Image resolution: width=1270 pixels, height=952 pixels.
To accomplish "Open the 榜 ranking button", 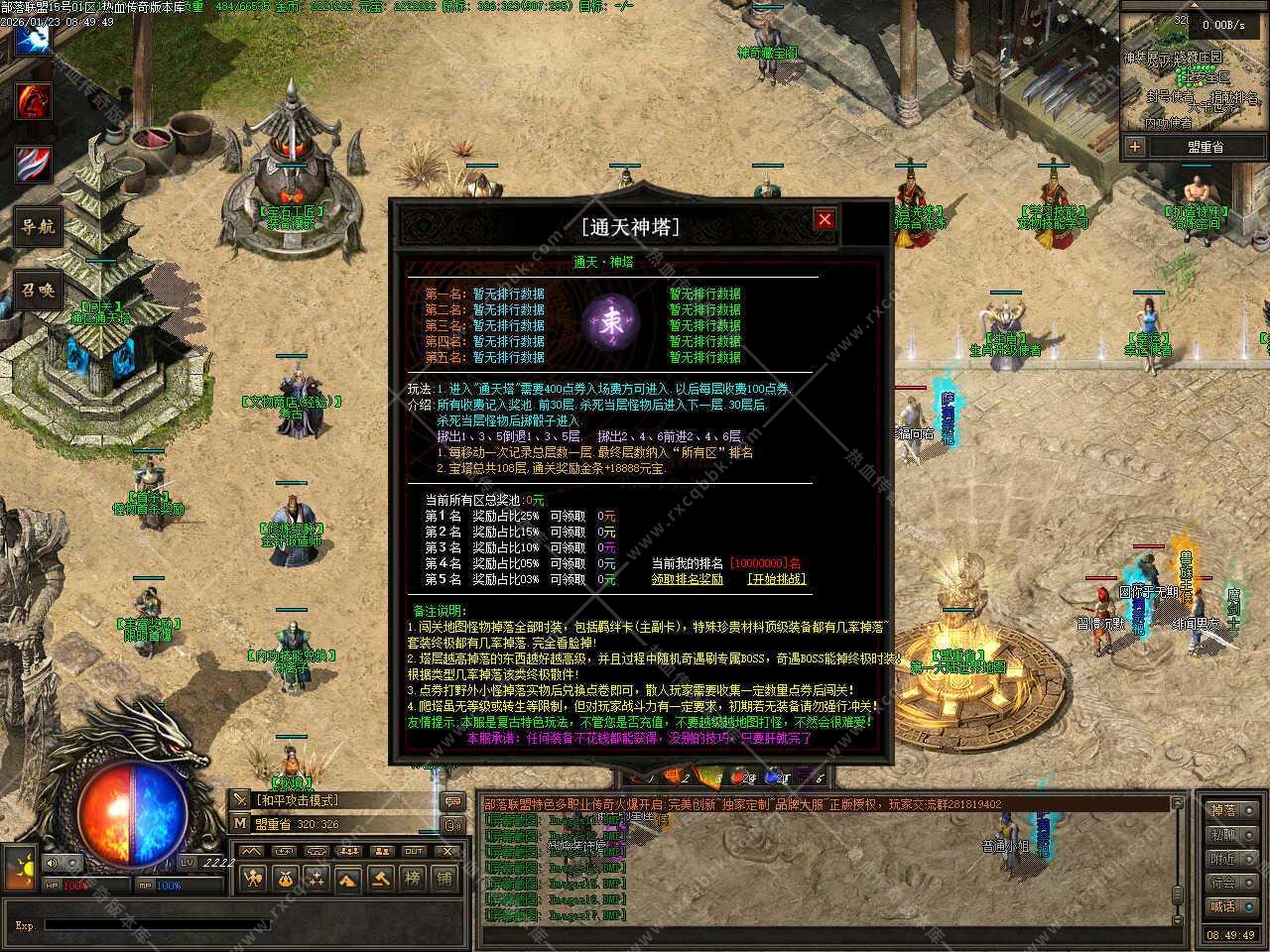I will (412, 878).
